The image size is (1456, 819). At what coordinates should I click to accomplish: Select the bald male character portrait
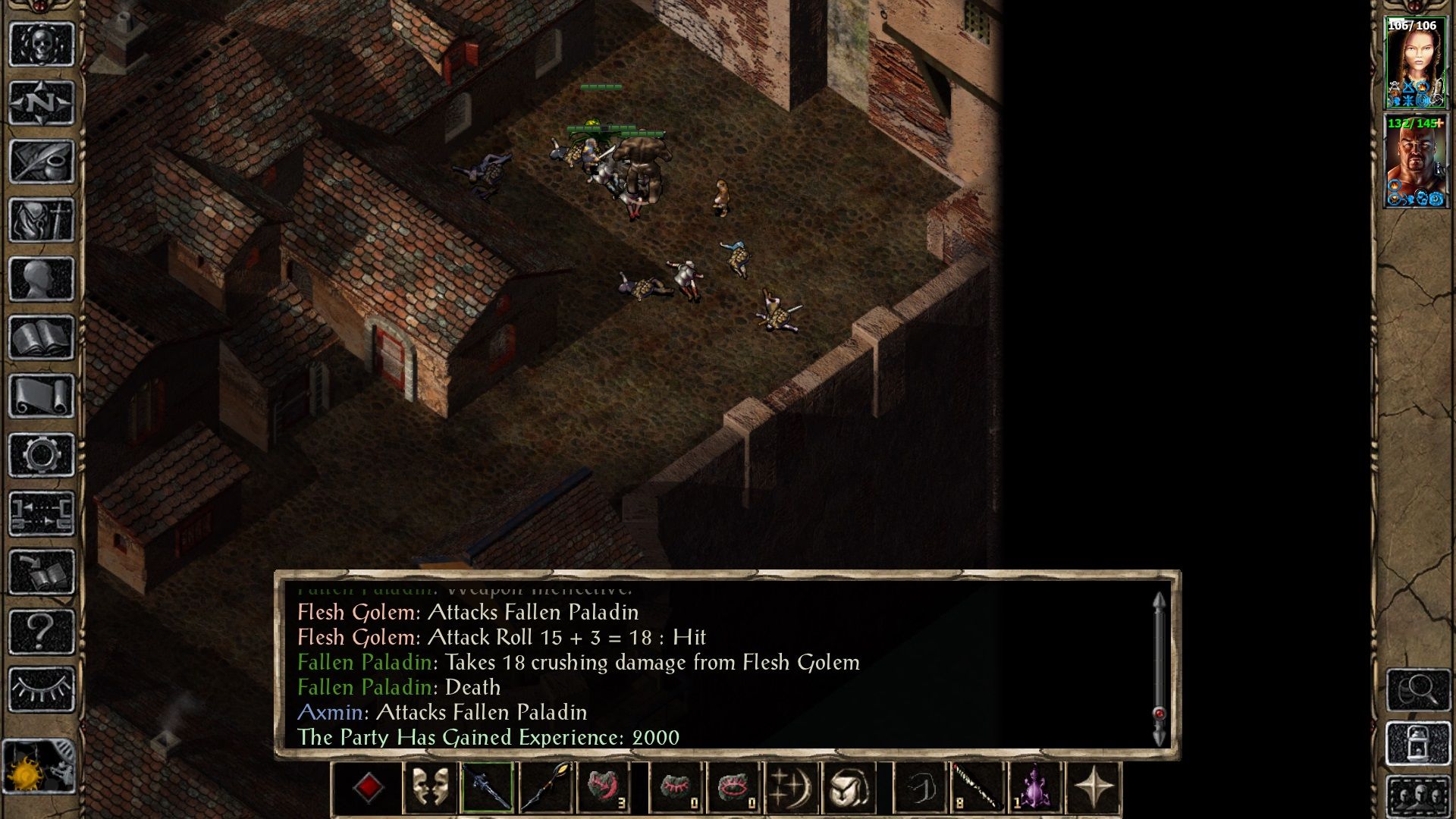1415,161
